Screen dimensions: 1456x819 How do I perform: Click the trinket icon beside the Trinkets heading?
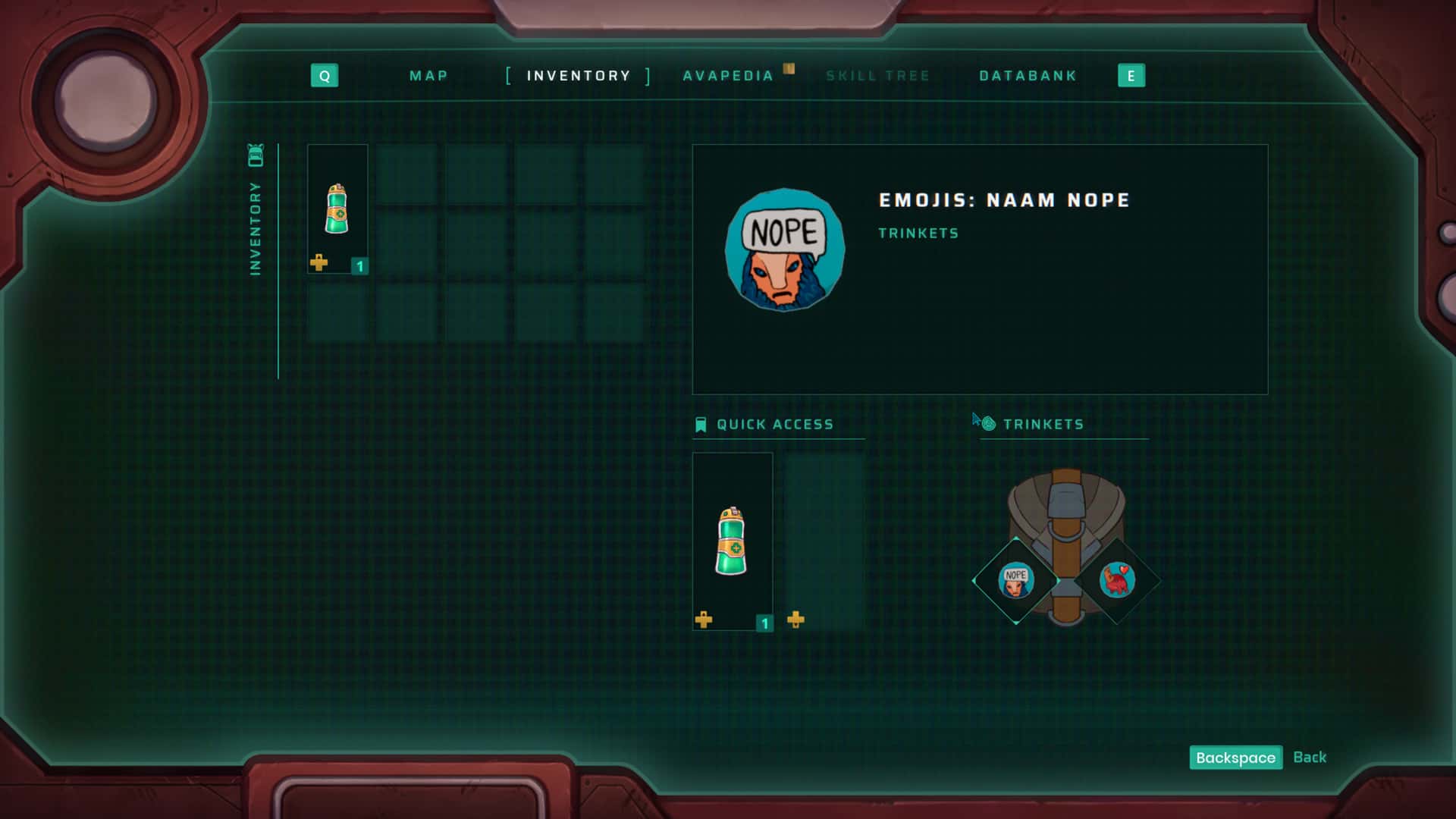click(987, 423)
